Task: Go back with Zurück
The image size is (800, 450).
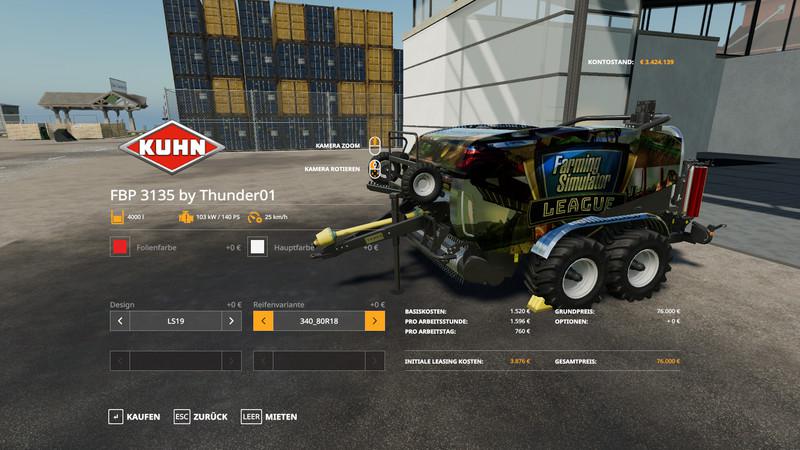Action: (199, 416)
